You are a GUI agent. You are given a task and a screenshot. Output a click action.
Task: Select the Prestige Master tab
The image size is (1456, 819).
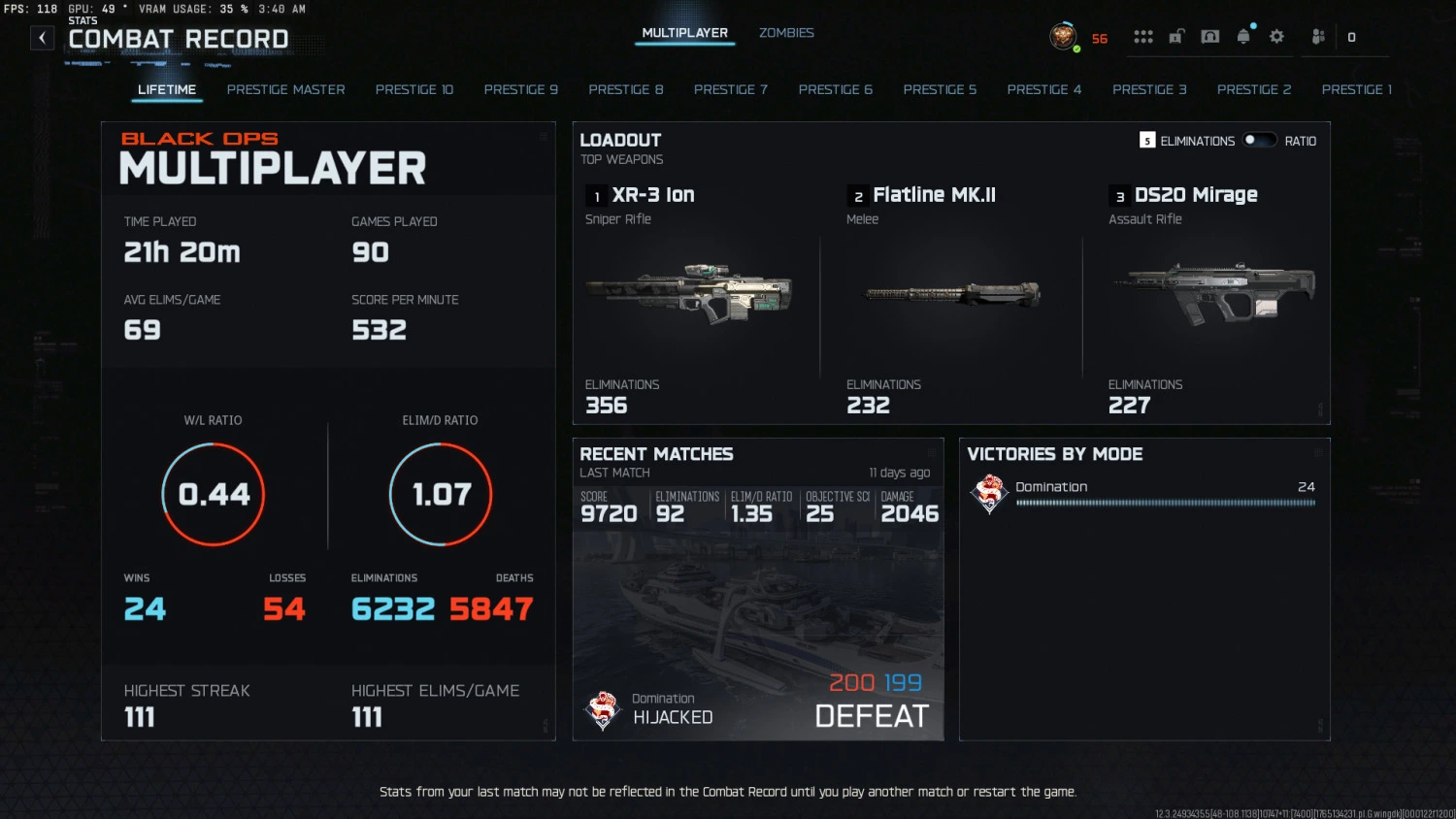(285, 89)
